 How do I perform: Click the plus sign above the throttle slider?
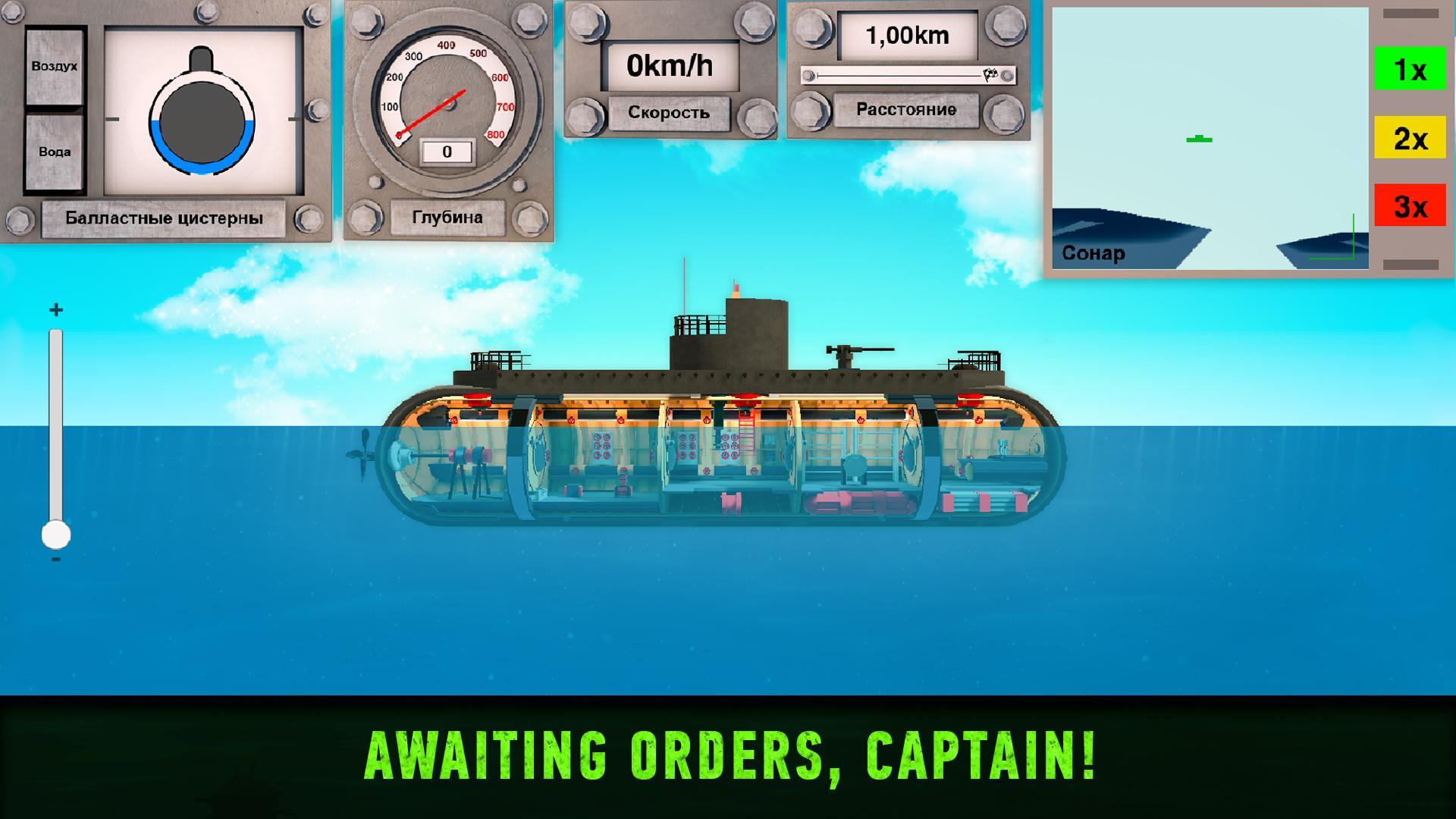(54, 309)
